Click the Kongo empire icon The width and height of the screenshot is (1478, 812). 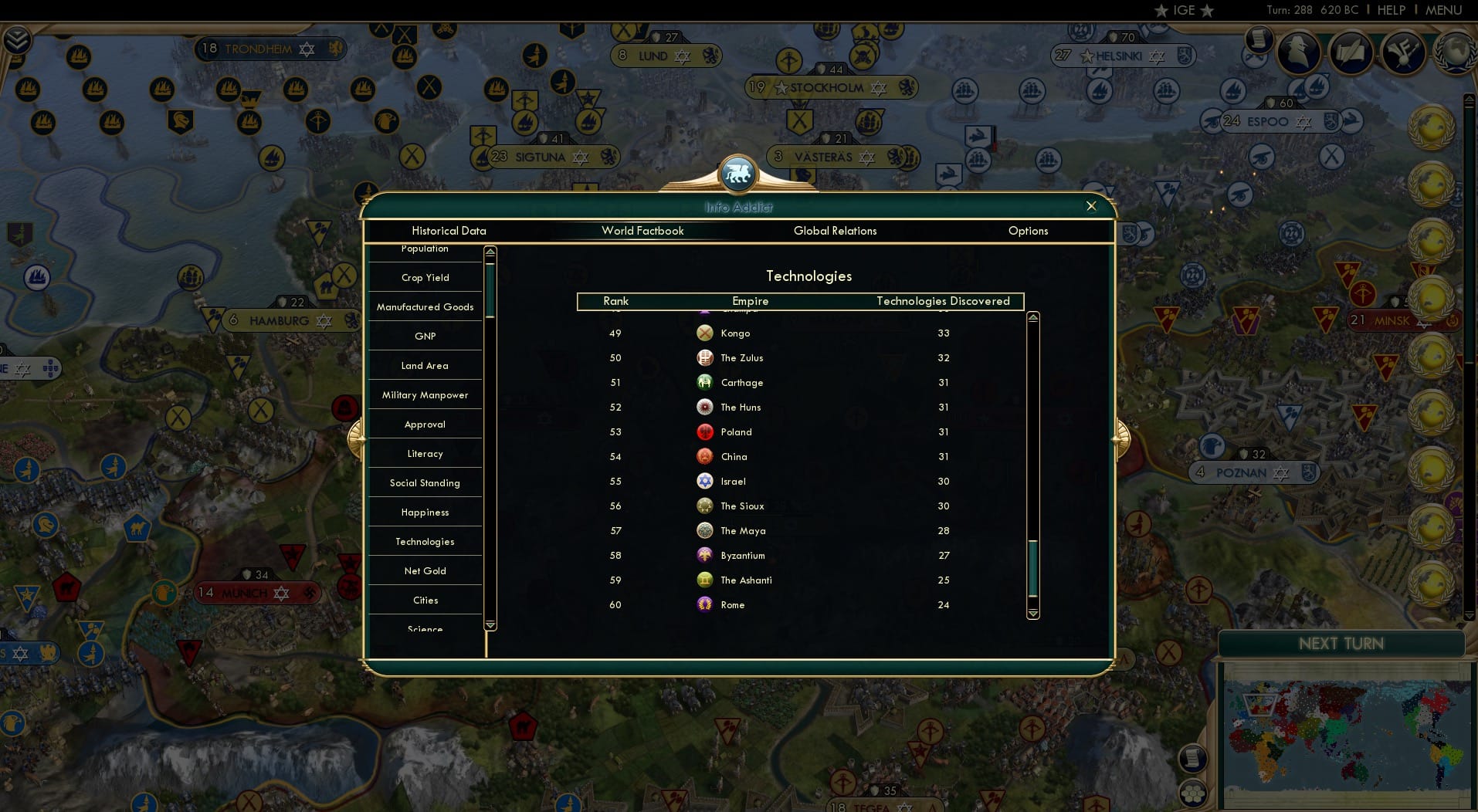point(704,333)
